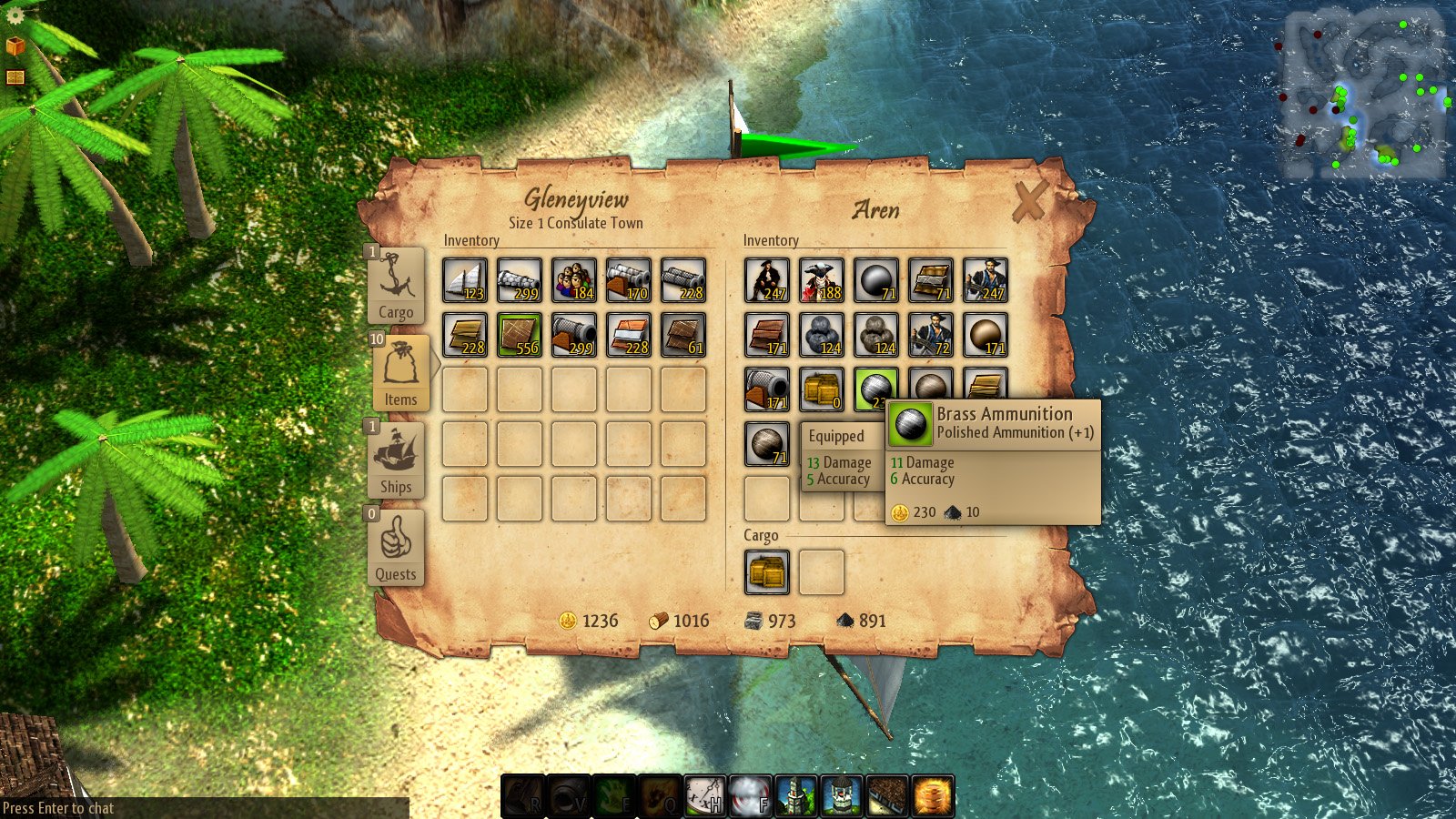Select the empty cargo slot on Aren's ship
This screenshot has width=1456, height=819.
(x=822, y=571)
